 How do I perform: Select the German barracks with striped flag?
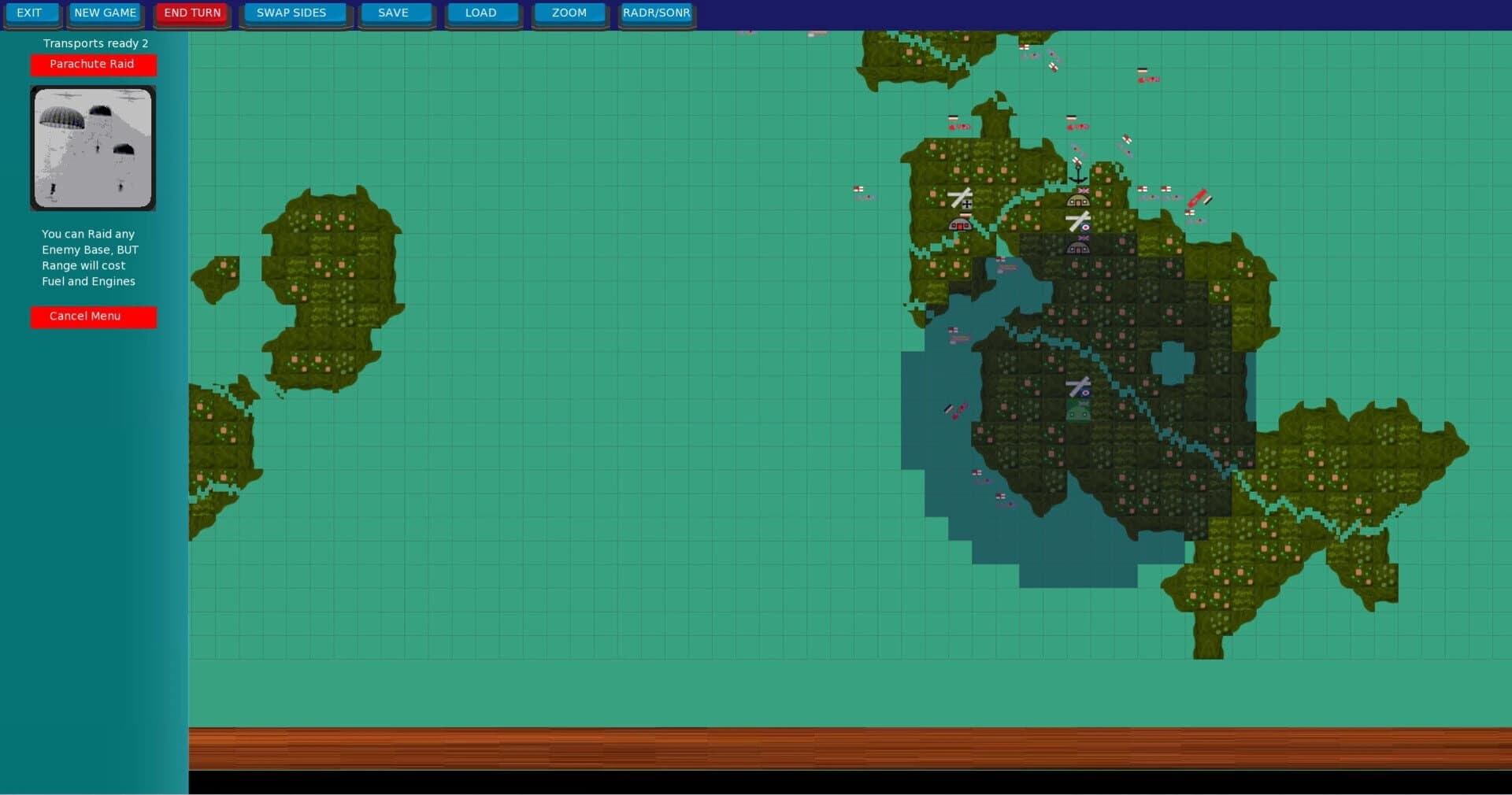tap(962, 226)
